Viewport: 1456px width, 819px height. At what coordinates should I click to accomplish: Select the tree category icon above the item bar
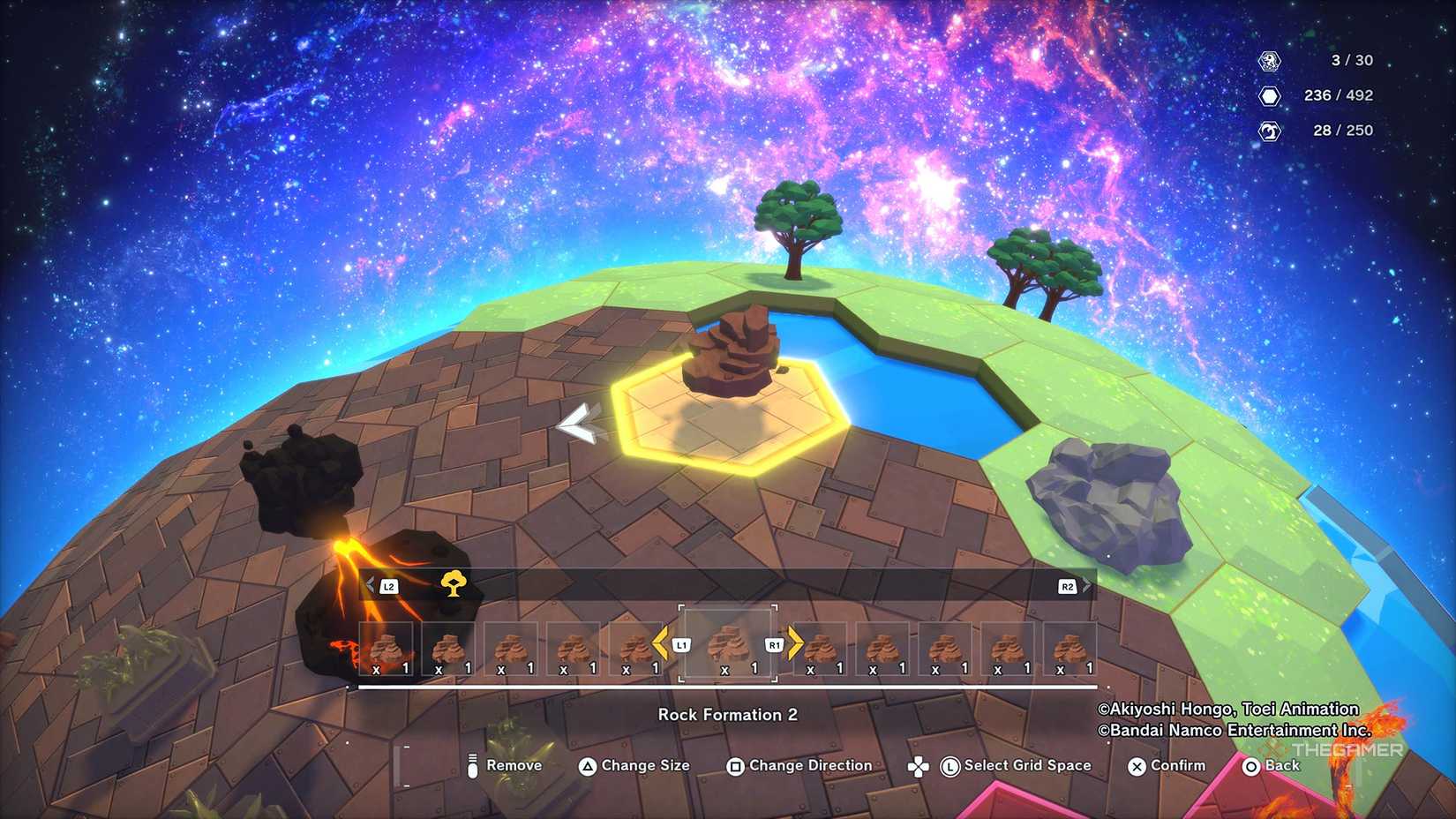tap(453, 583)
